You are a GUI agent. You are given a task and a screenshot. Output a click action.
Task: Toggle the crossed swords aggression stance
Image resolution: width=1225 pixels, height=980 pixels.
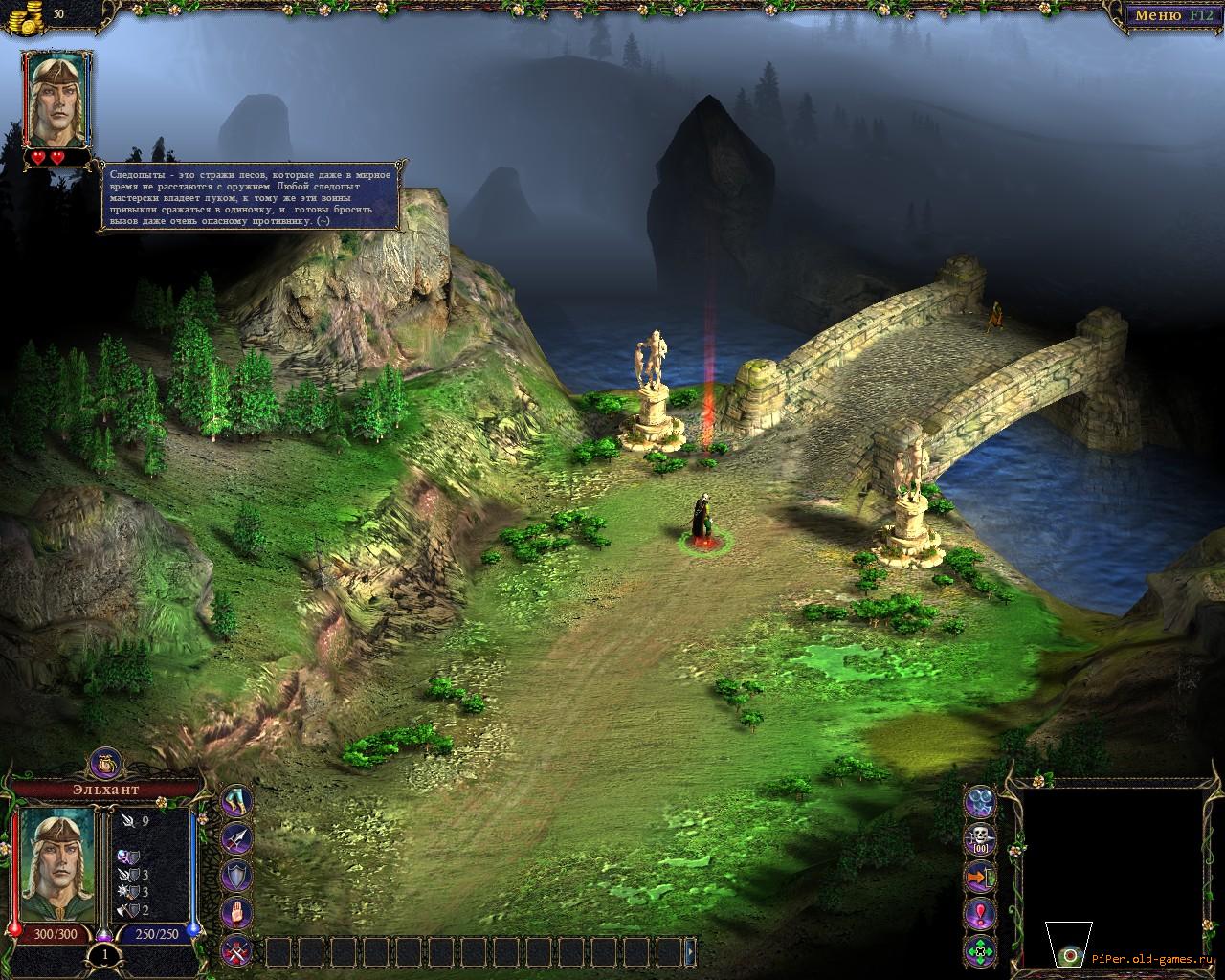pos(236,950)
